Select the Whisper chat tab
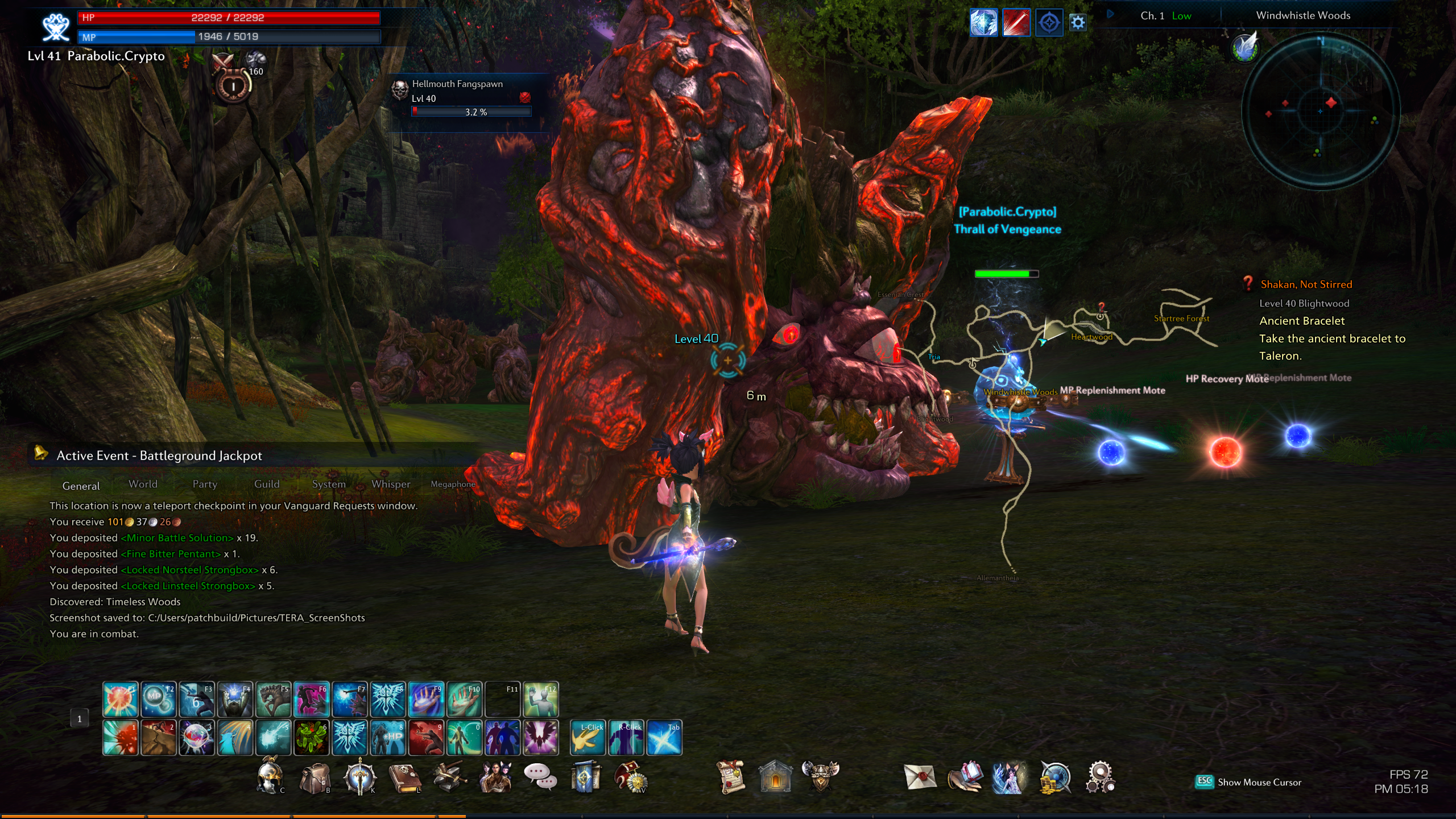This screenshot has width=1456, height=819. click(391, 484)
